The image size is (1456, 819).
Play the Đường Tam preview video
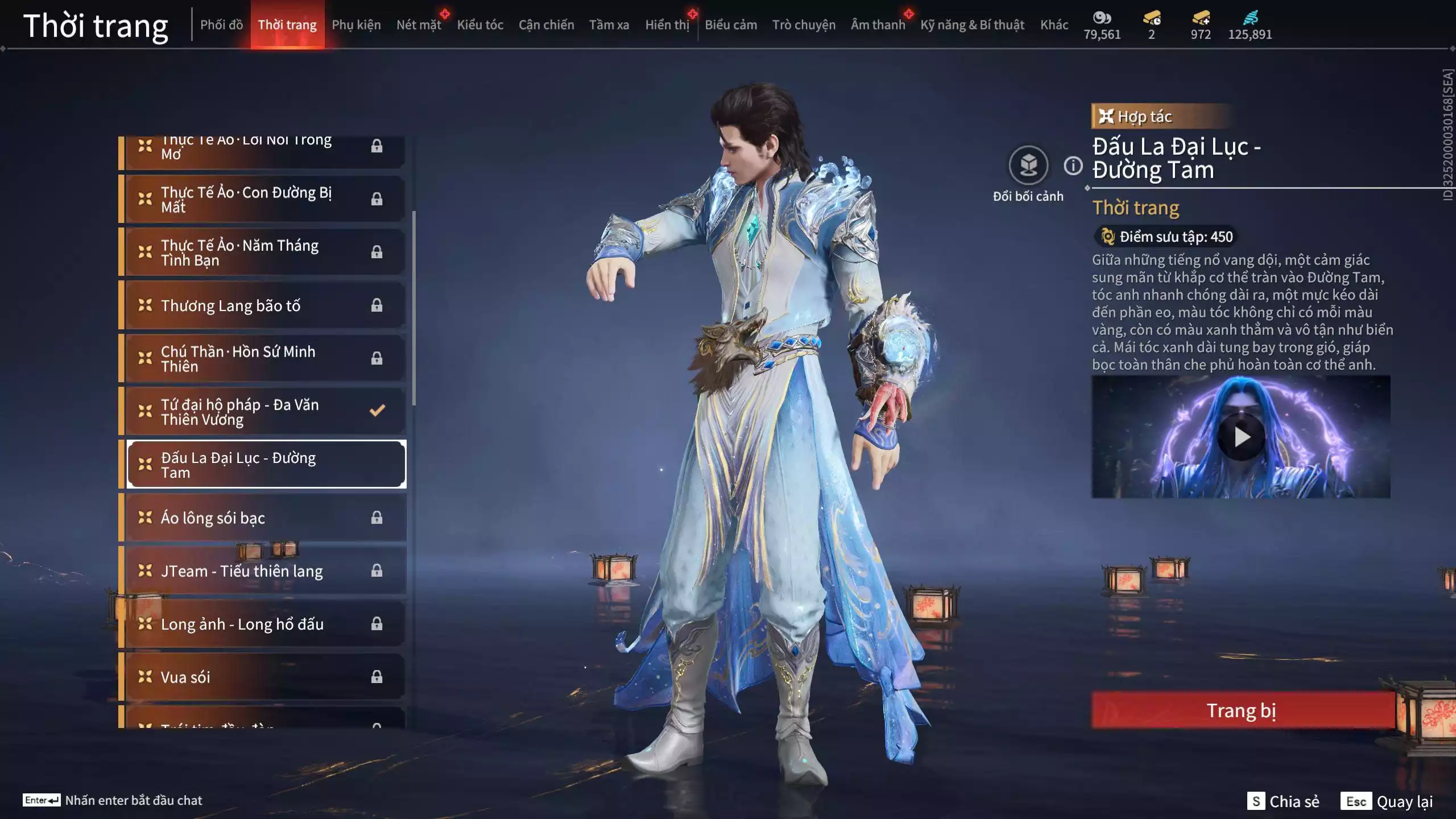[1241, 437]
